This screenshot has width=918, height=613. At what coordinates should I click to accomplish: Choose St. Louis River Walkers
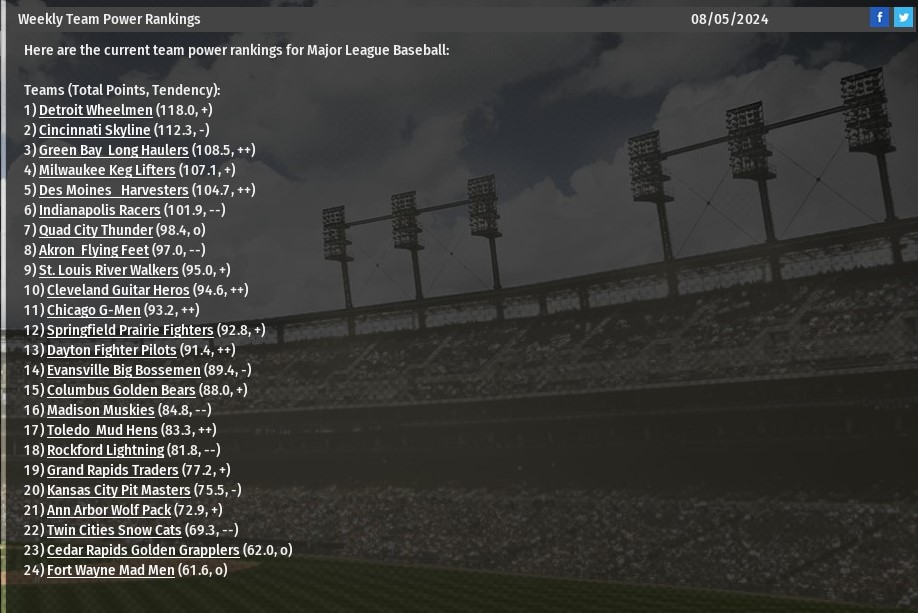pos(108,270)
